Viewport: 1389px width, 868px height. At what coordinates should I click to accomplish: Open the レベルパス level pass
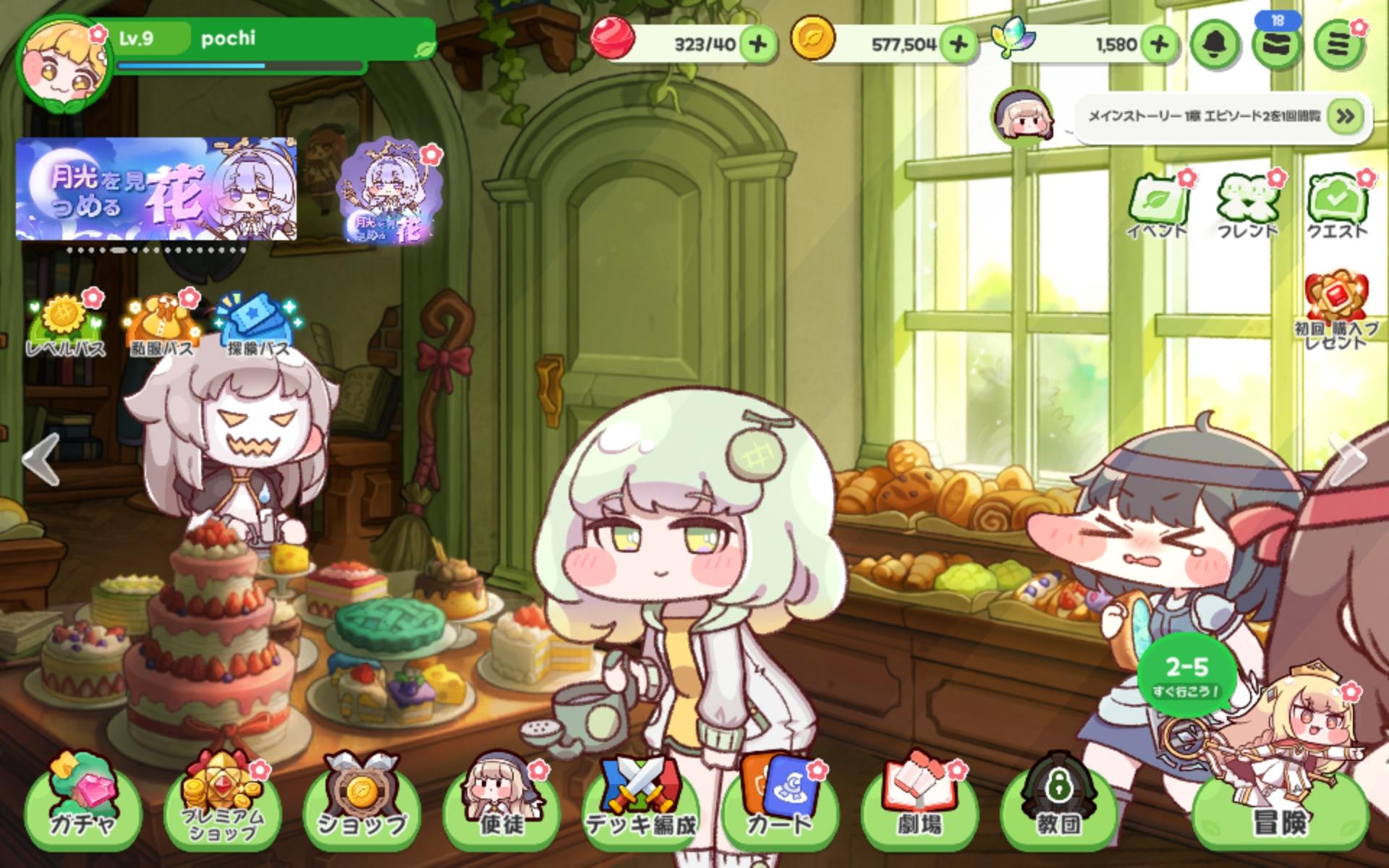[65, 325]
